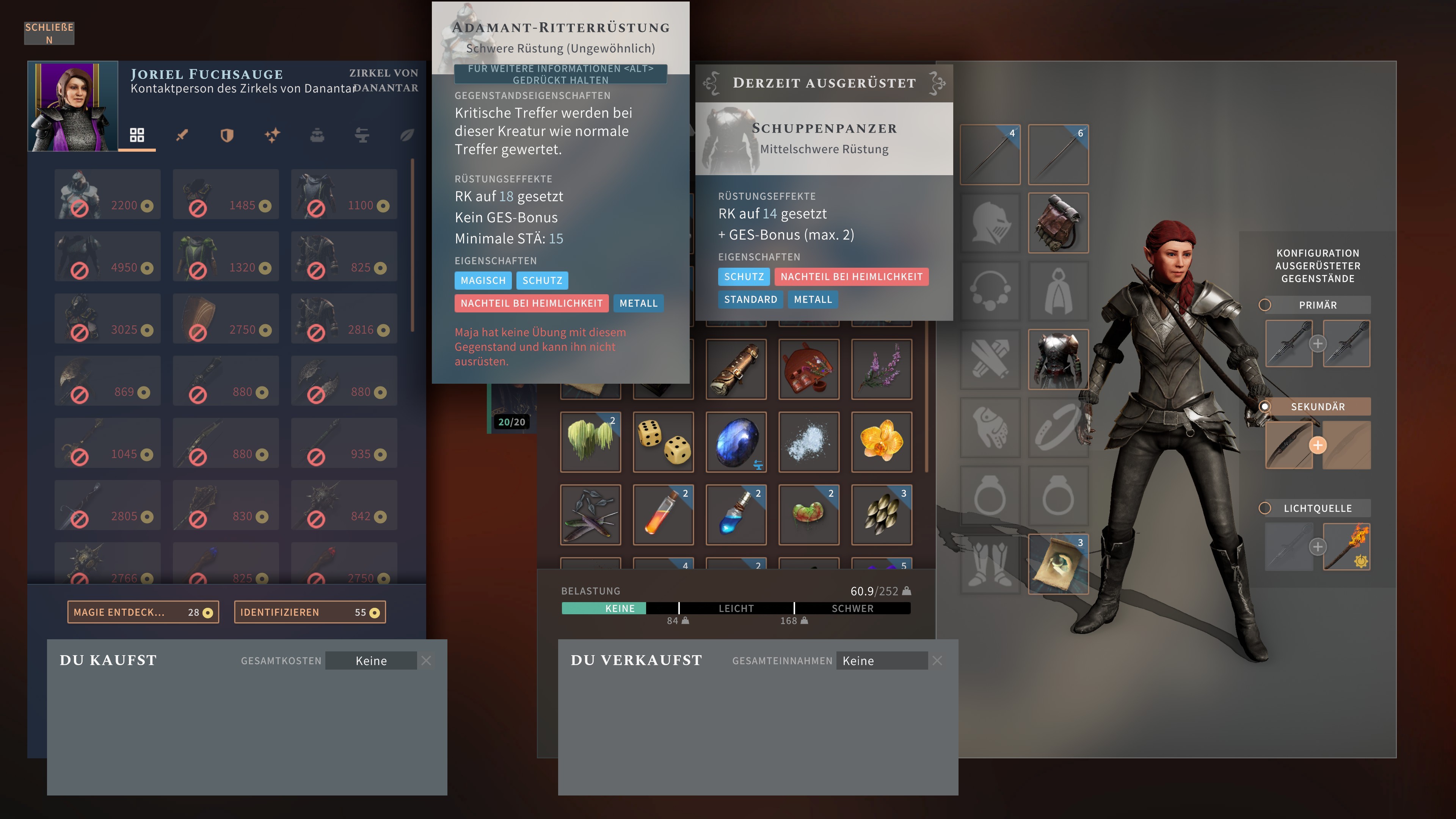Select the sparkles magic items icon
Image resolution: width=1456 pixels, height=819 pixels.
click(x=272, y=136)
